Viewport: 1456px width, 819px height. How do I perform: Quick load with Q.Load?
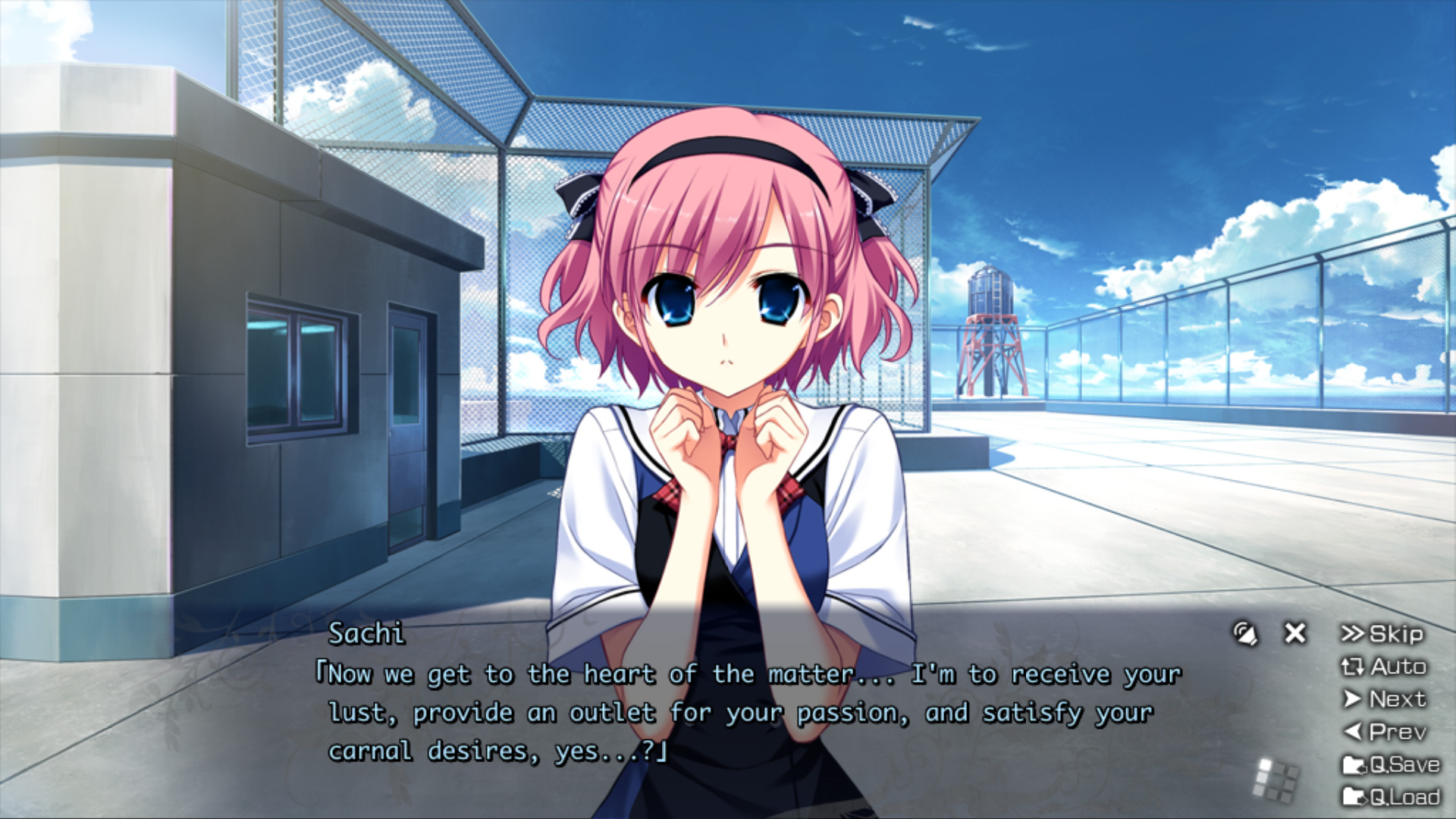point(1391,797)
